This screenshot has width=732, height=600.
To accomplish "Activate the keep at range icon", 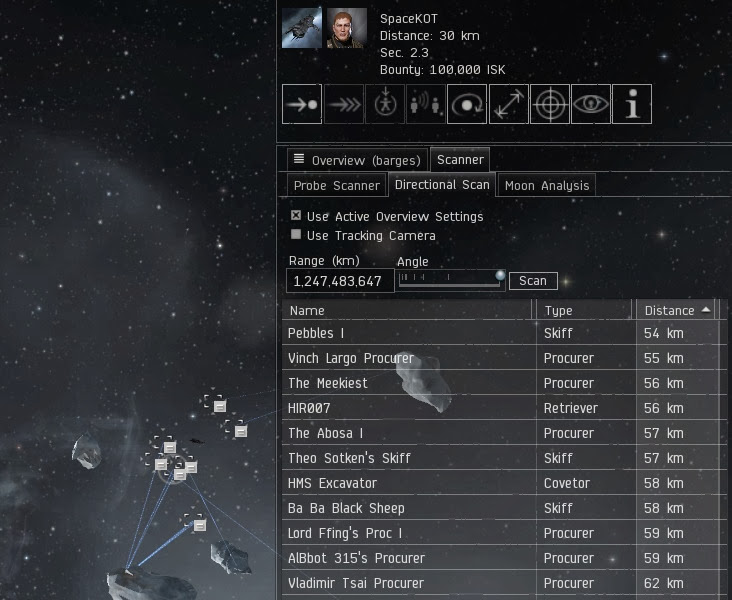I will [508, 104].
